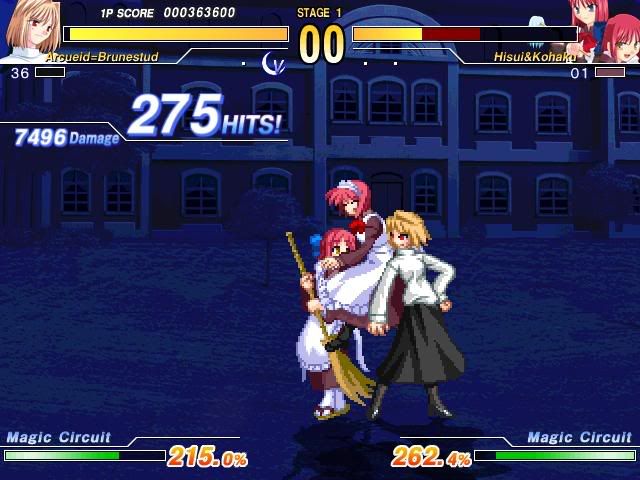Click Arcueid's character portrait

[30, 30]
